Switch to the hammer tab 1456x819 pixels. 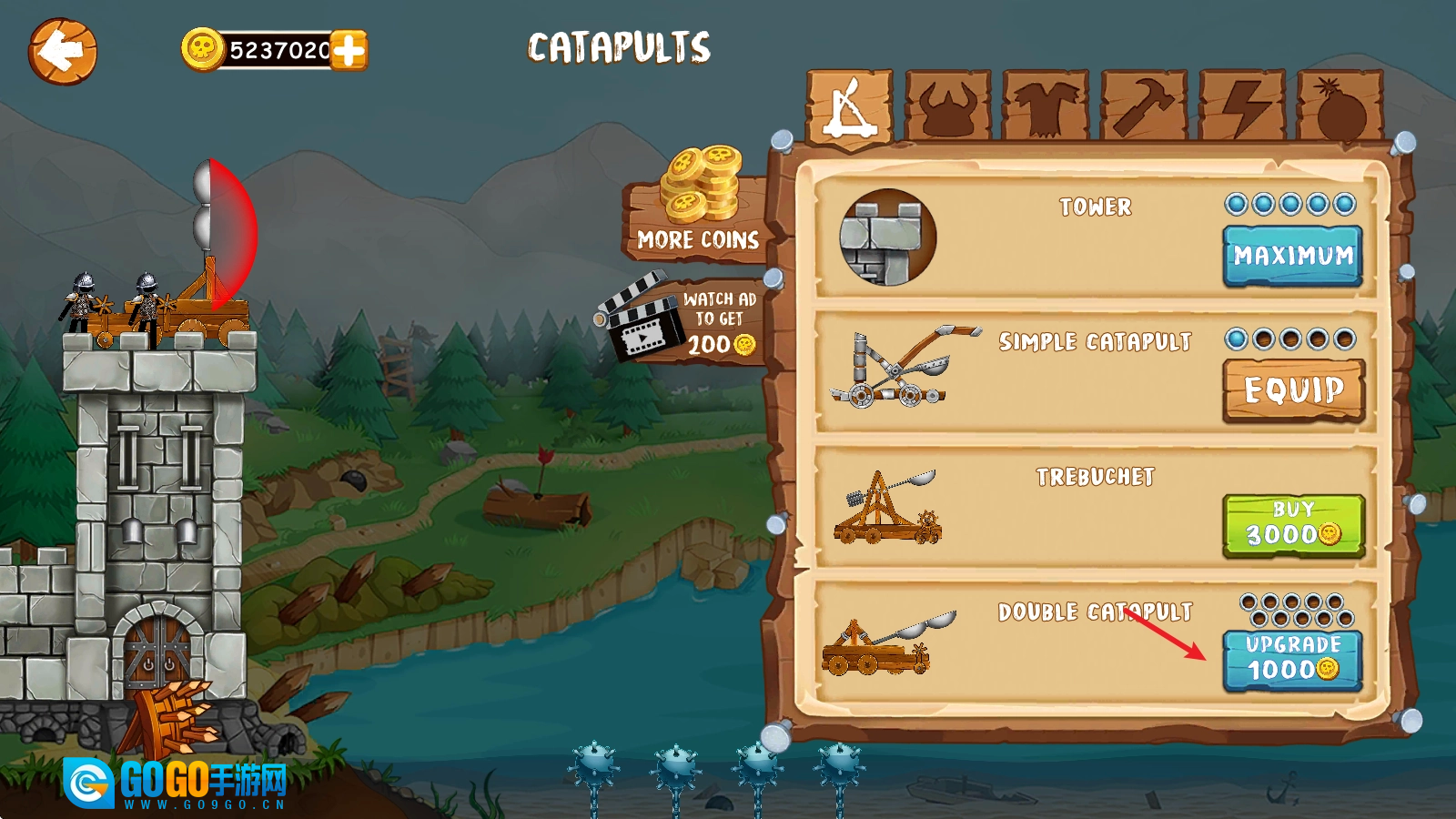(1144, 107)
